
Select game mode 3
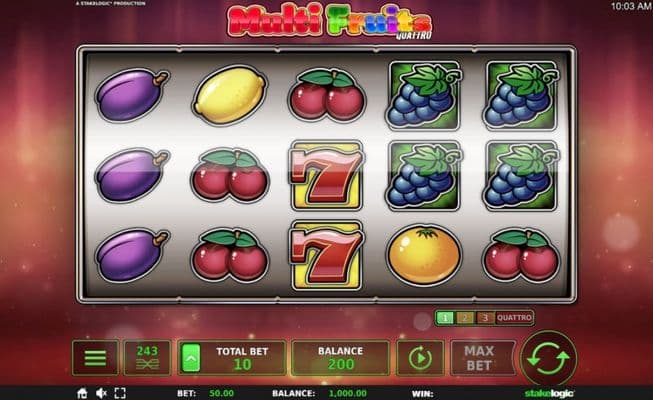tap(483, 318)
